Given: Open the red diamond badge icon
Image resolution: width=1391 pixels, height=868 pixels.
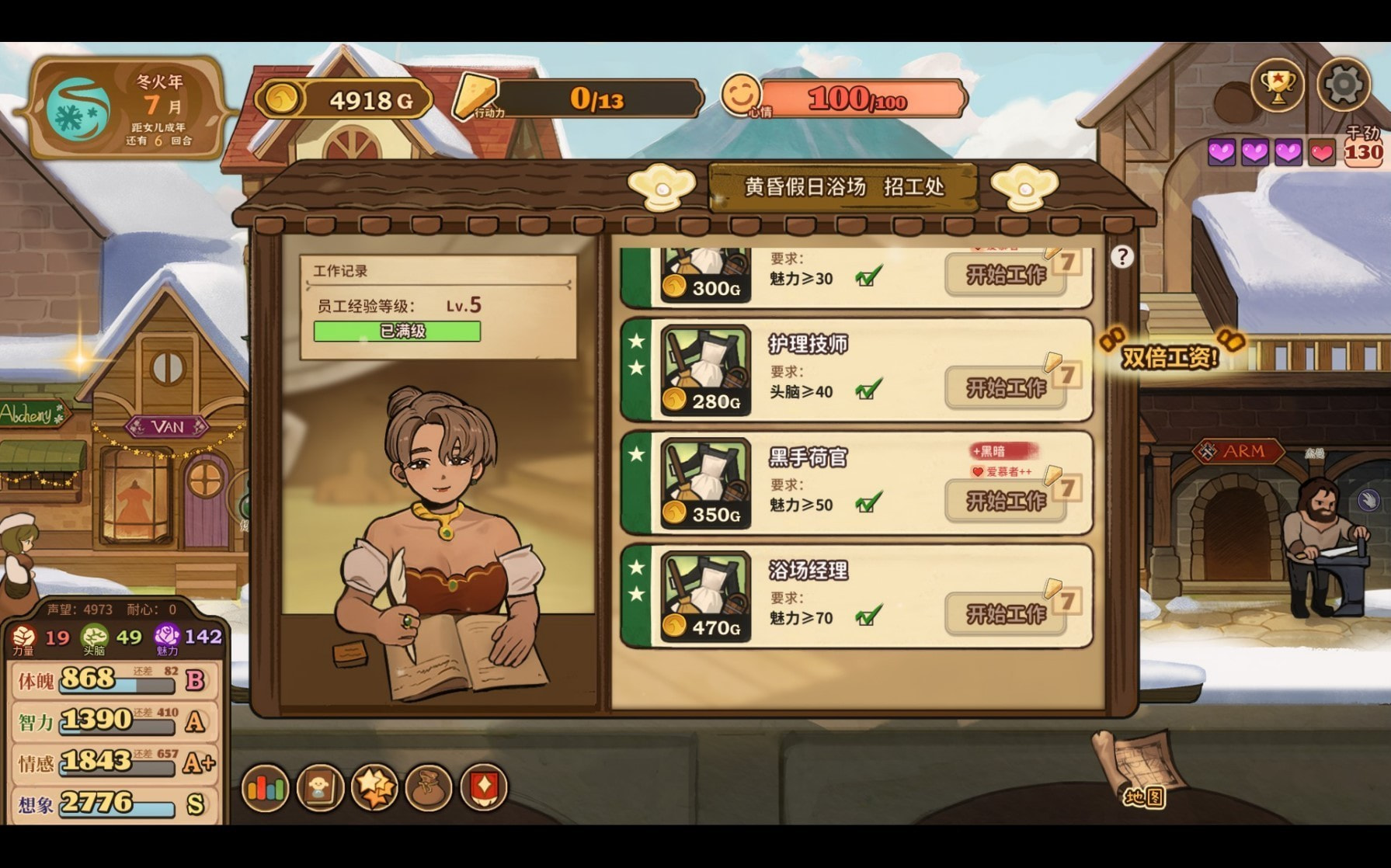Looking at the screenshot, I should pos(484,789).
